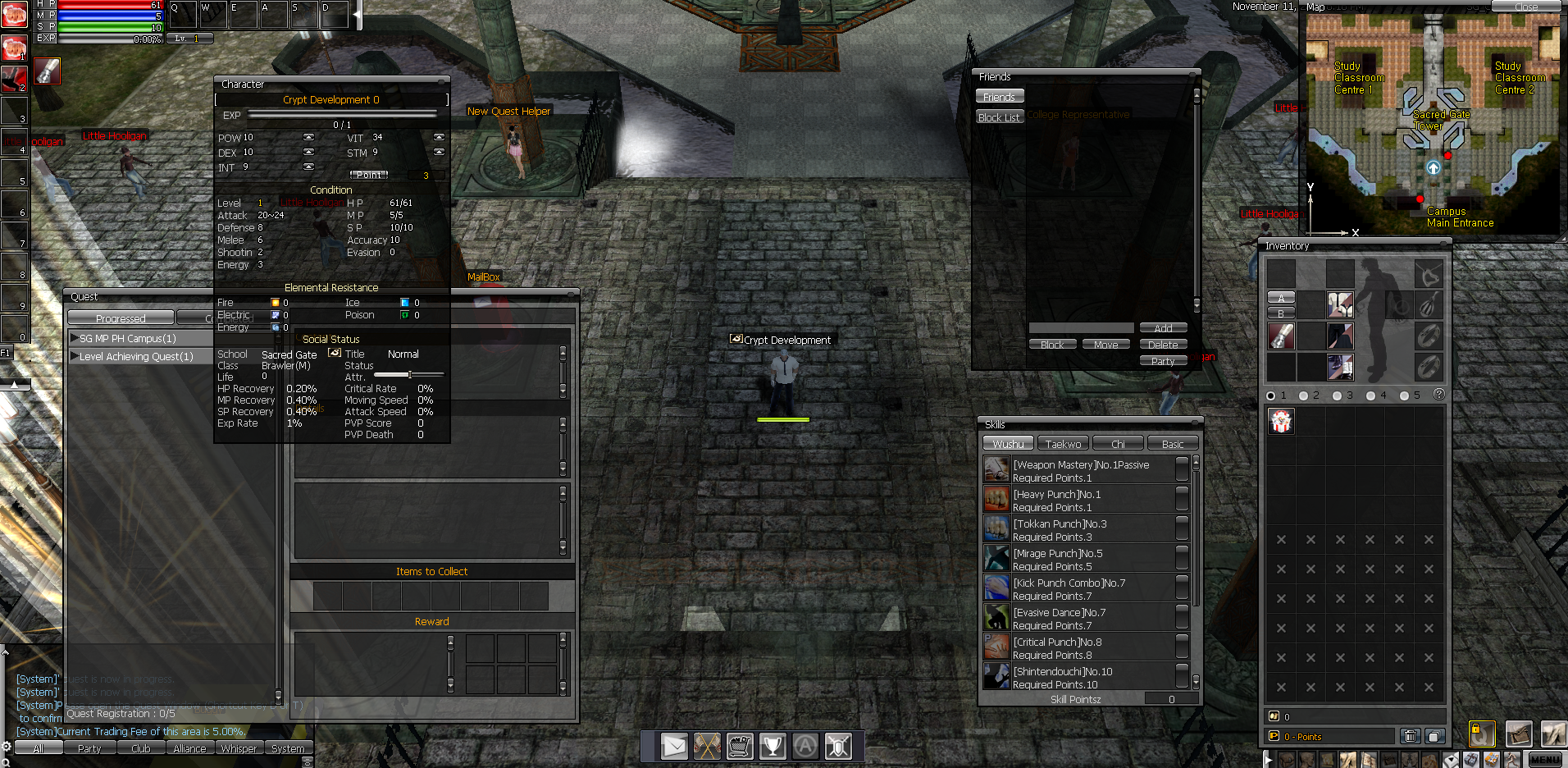Open the SG MP PH Campus quest

pyautogui.click(x=127, y=338)
